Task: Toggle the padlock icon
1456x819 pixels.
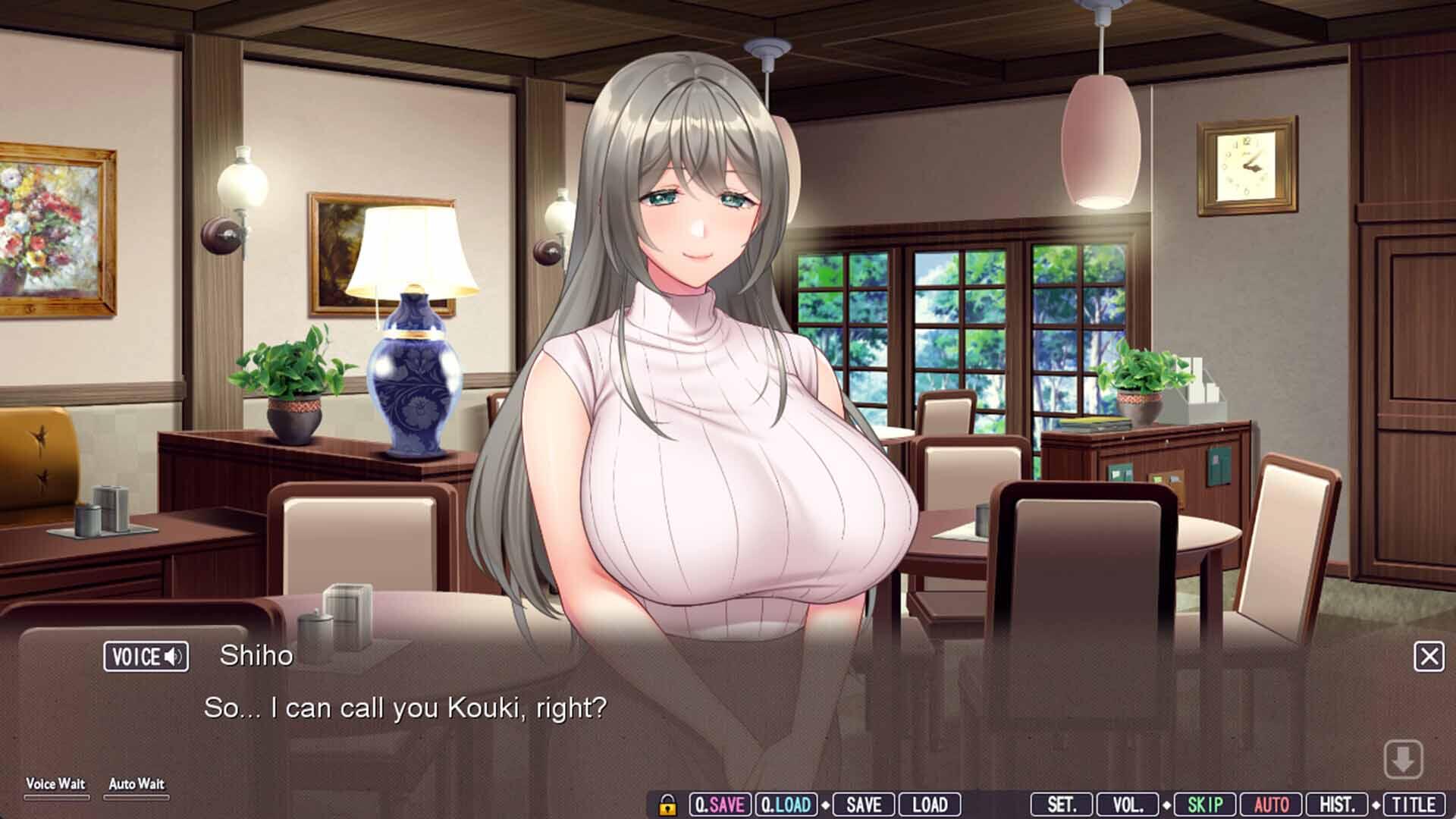Action: coord(667,805)
